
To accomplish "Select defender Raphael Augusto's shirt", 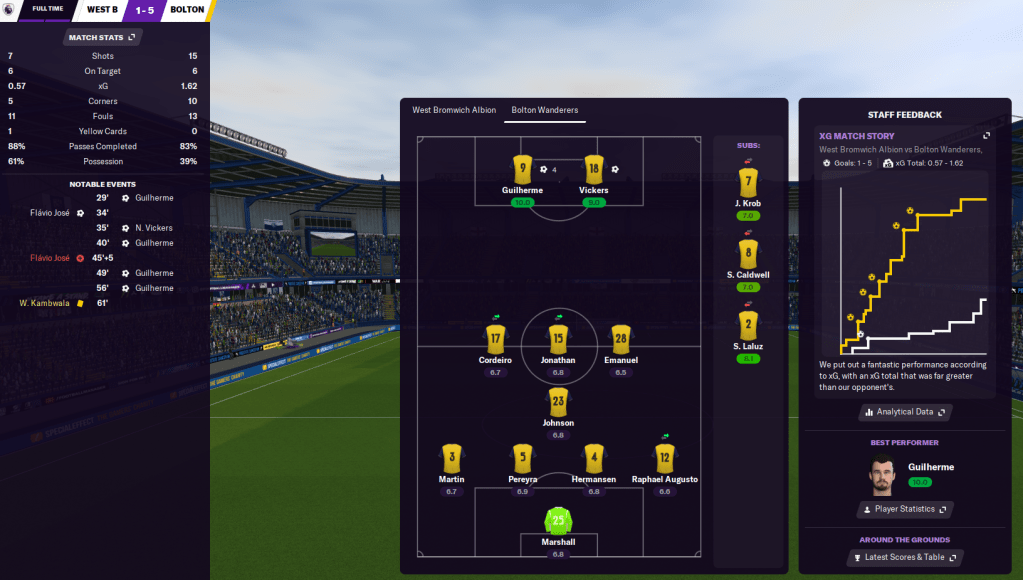I will coord(665,458).
